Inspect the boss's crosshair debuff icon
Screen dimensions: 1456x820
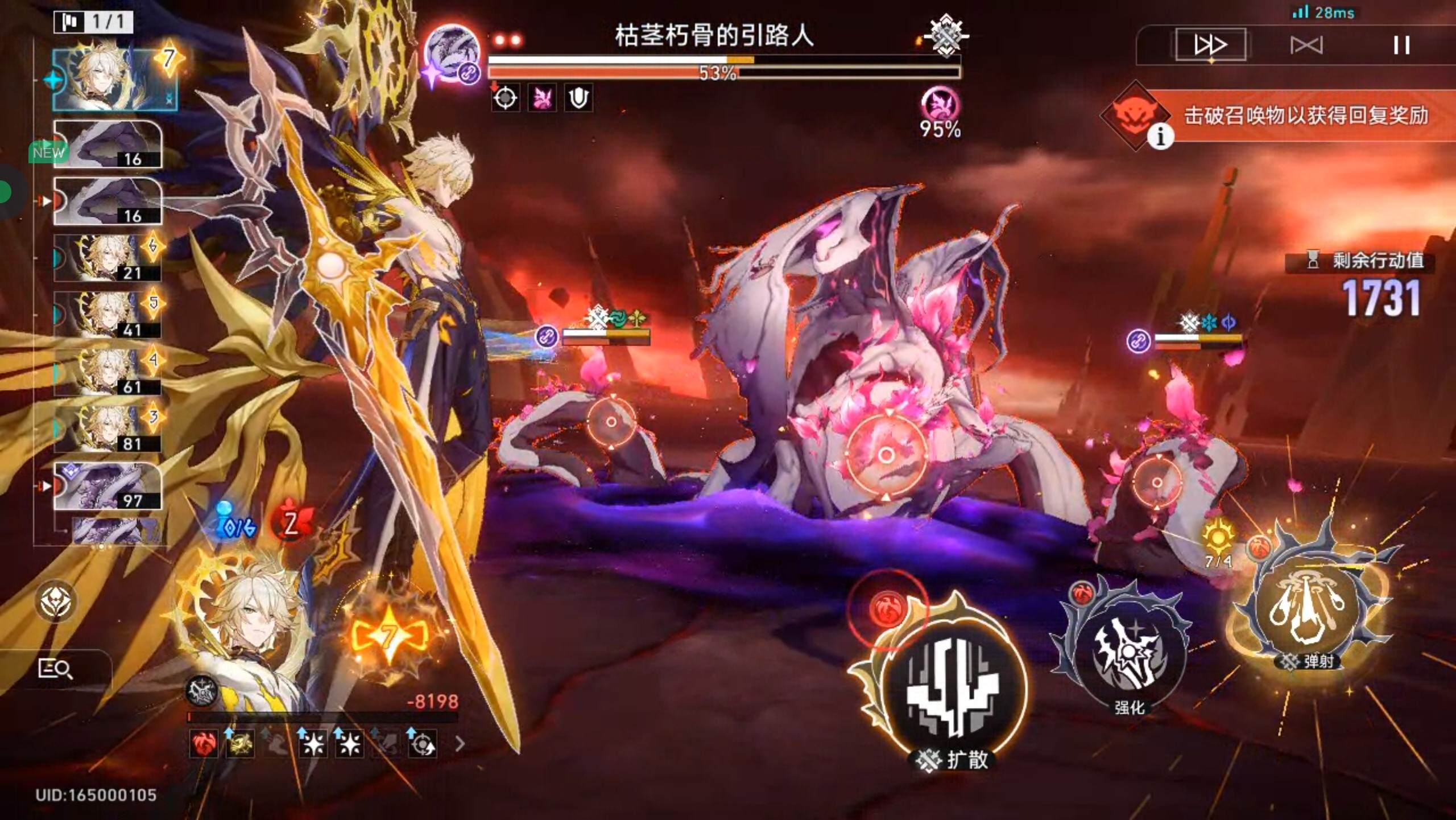(505, 98)
